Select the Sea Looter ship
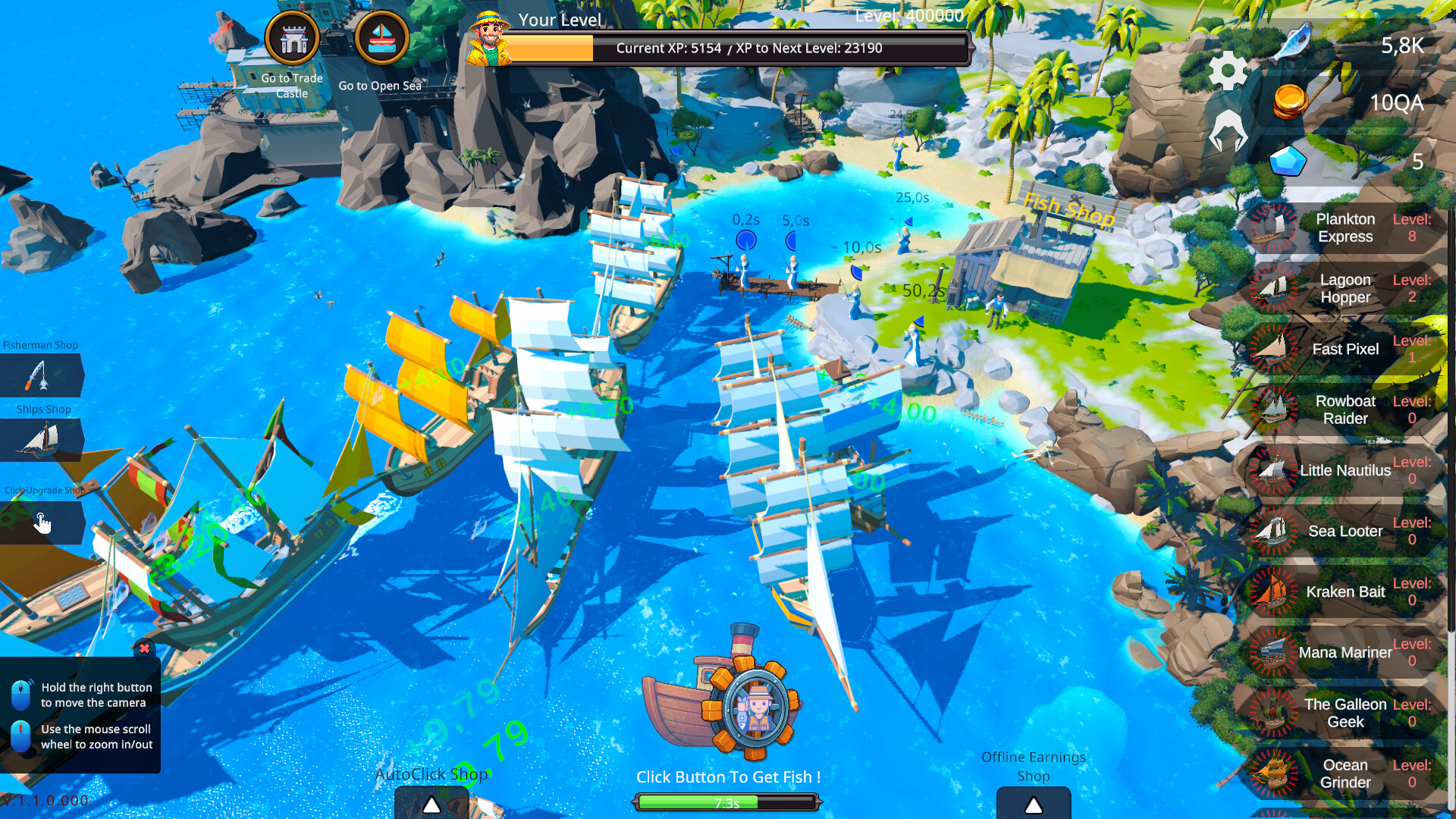 point(1344,531)
